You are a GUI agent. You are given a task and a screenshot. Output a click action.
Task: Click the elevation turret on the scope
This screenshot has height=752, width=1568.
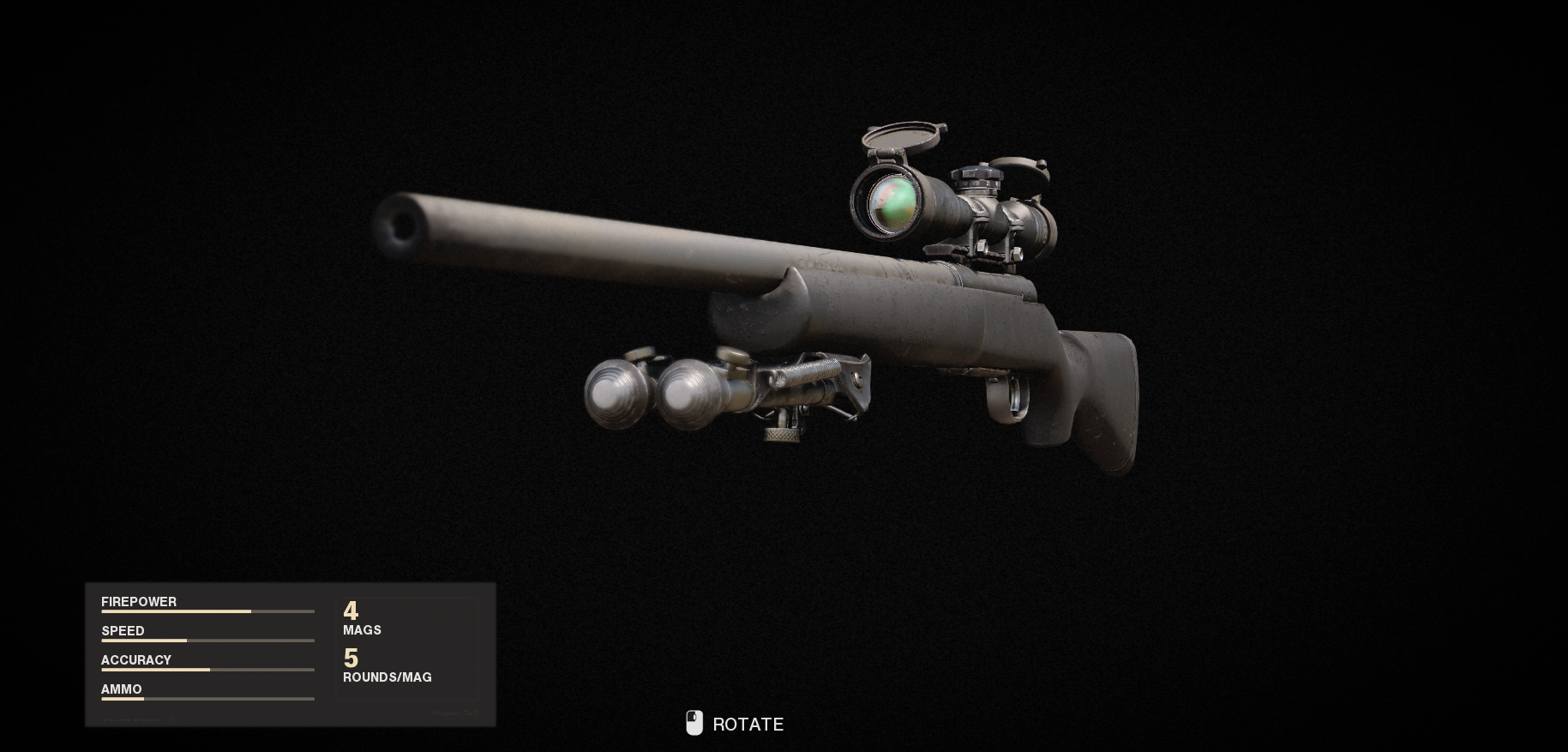tap(977, 176)
